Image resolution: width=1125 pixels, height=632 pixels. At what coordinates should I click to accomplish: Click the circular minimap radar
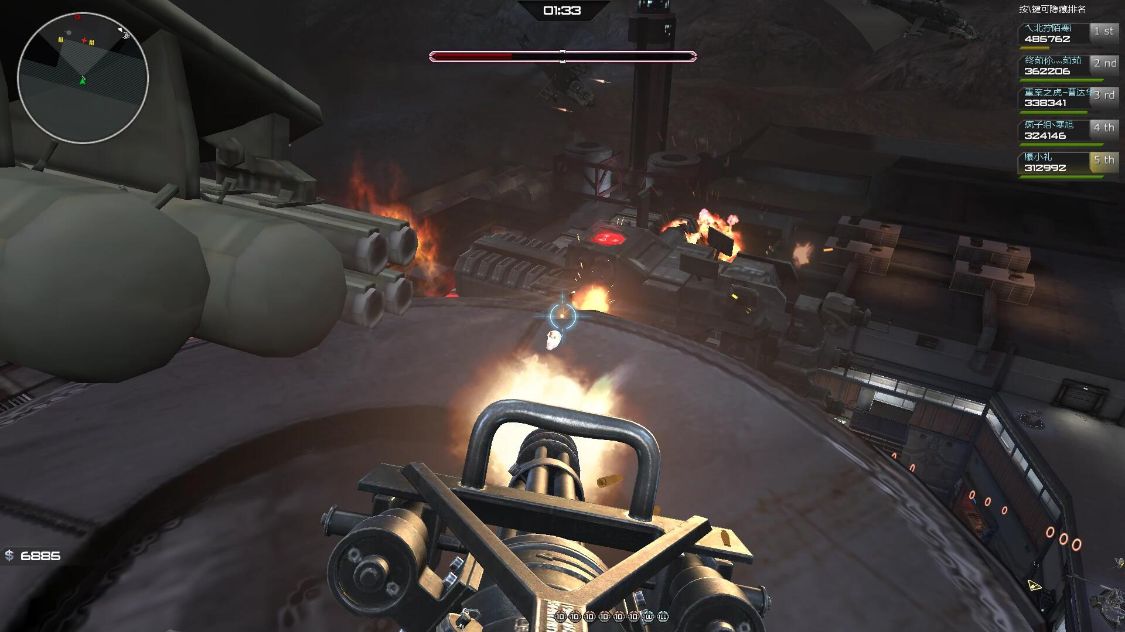(83, 78)
